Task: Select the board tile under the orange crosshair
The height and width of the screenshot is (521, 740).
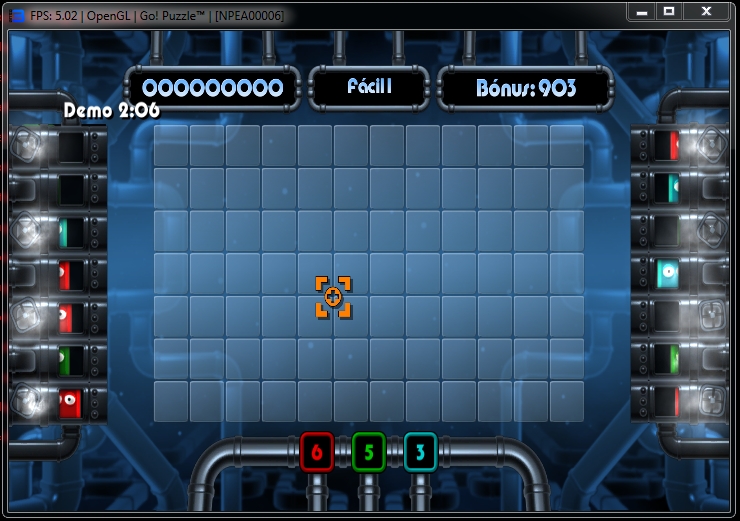Action: (334, 298)
